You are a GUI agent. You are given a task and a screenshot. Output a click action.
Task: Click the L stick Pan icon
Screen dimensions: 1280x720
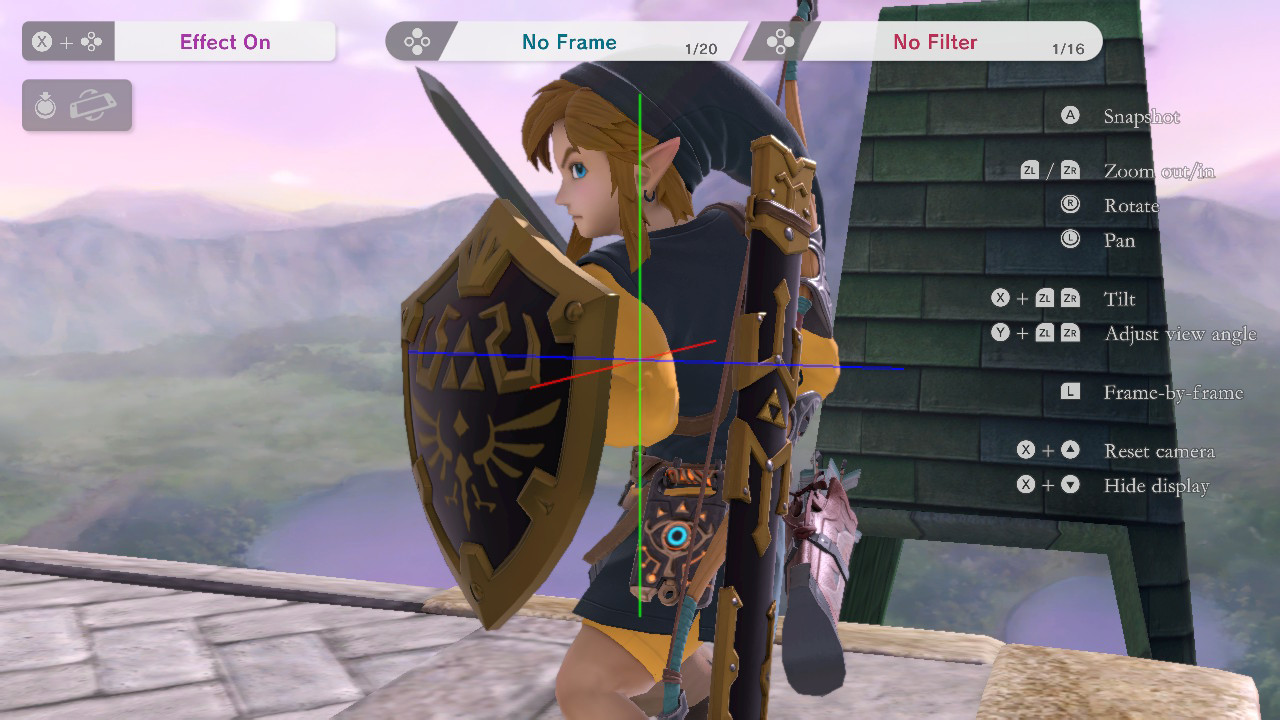pyautogui.click(x=1069, y=240)
